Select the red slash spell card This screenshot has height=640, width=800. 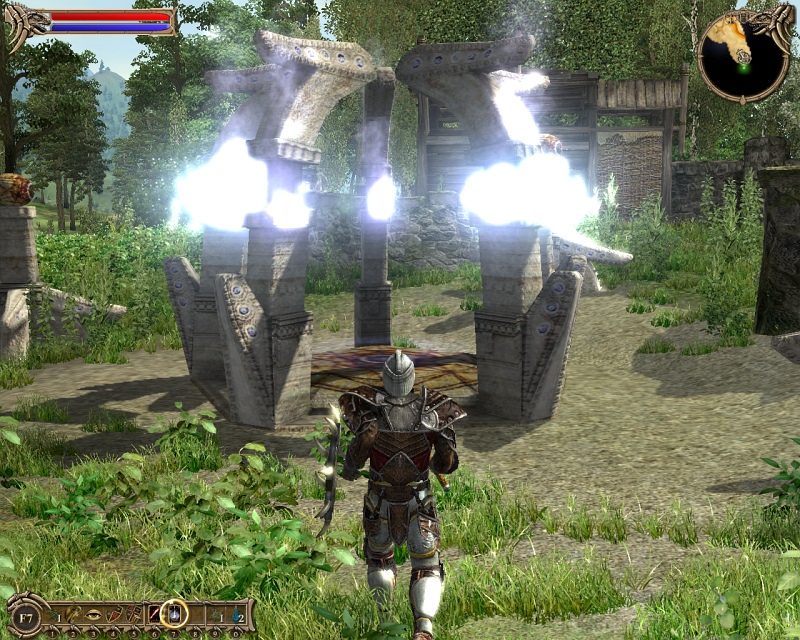coord(154,614)
